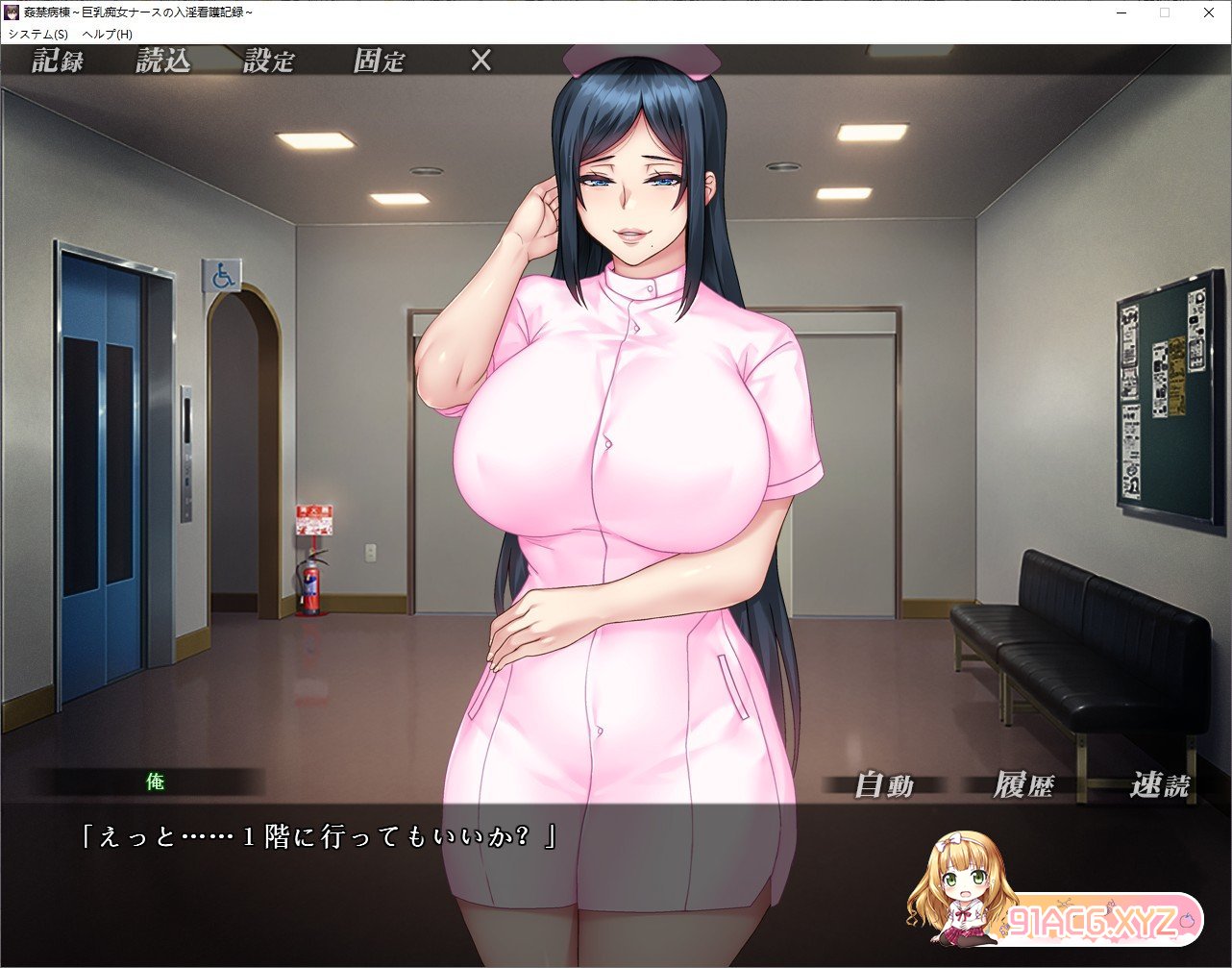Image resolution: width=1232 pixels, height=968 pixels.
Task: Open the 記録 save menu
Action: pos(58,62)
